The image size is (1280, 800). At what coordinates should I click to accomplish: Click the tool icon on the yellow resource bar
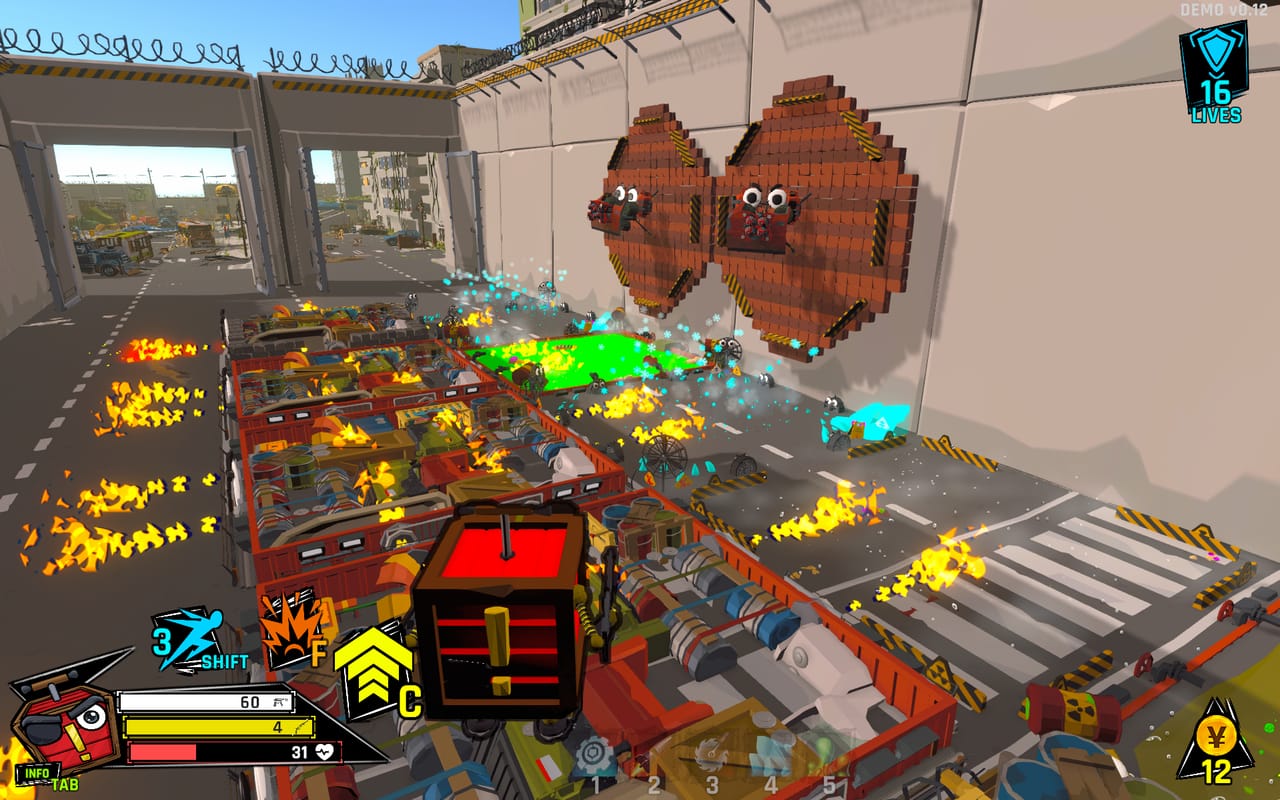pos(300,726)
